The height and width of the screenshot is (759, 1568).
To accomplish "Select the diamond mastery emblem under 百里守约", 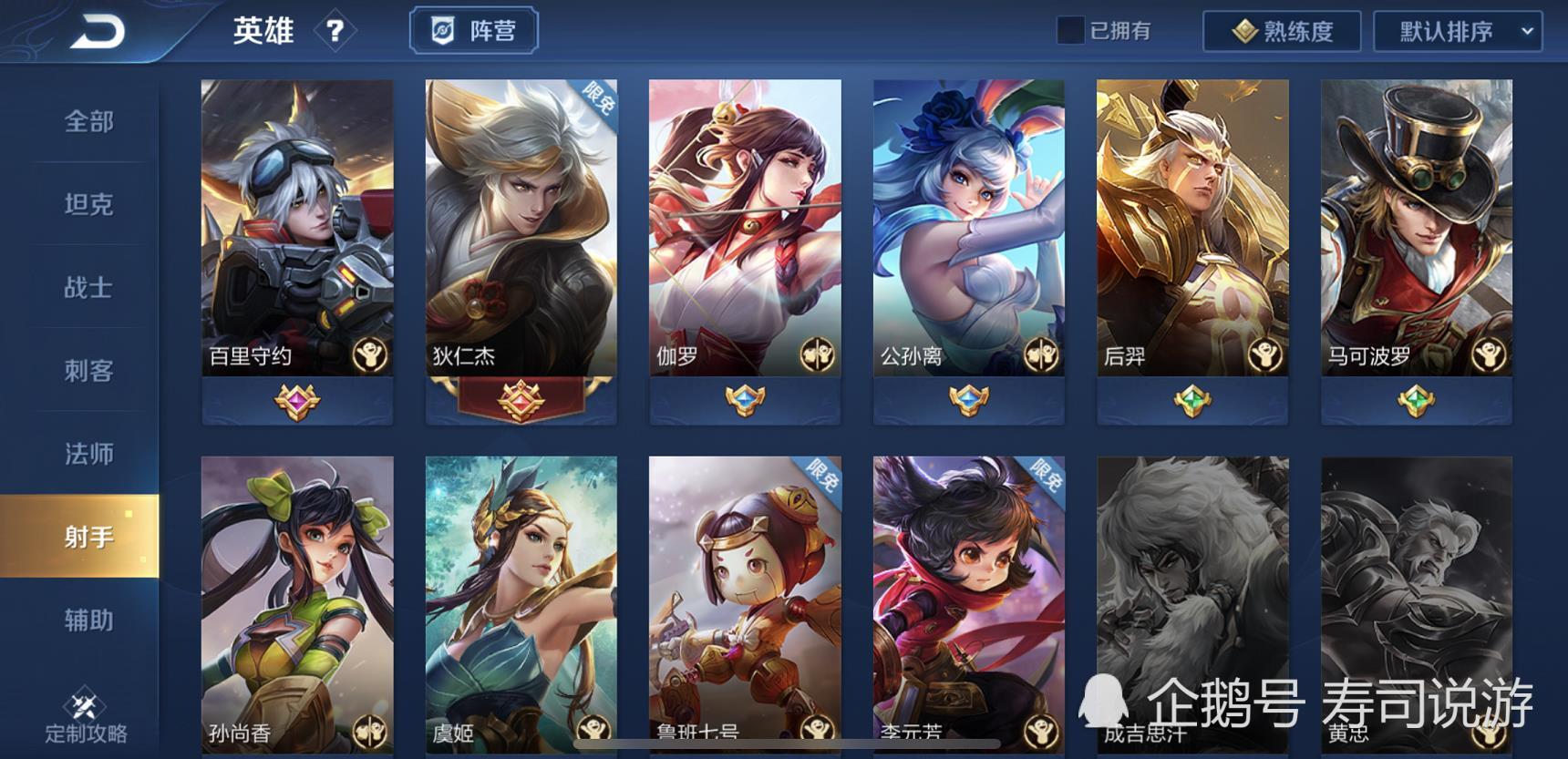I will coord(298,402).
